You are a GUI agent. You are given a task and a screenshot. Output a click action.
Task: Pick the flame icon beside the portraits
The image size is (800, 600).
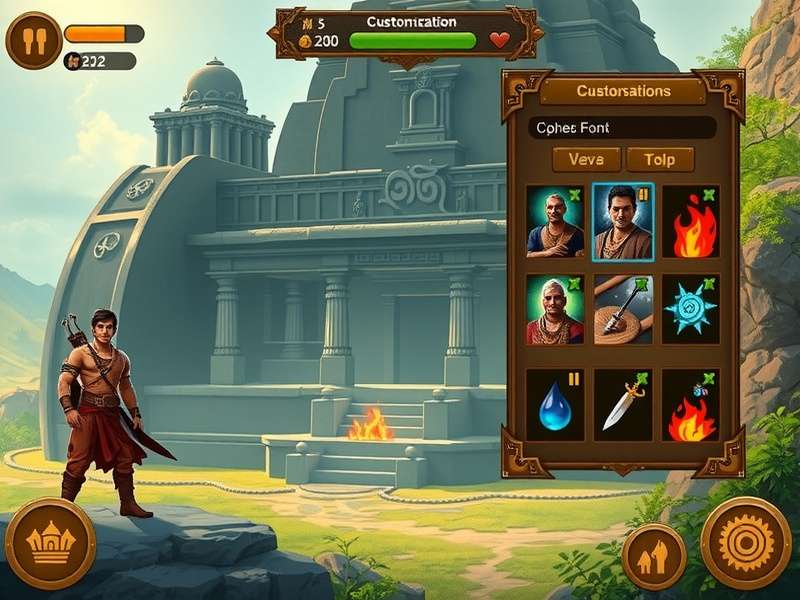click(690, 222)
